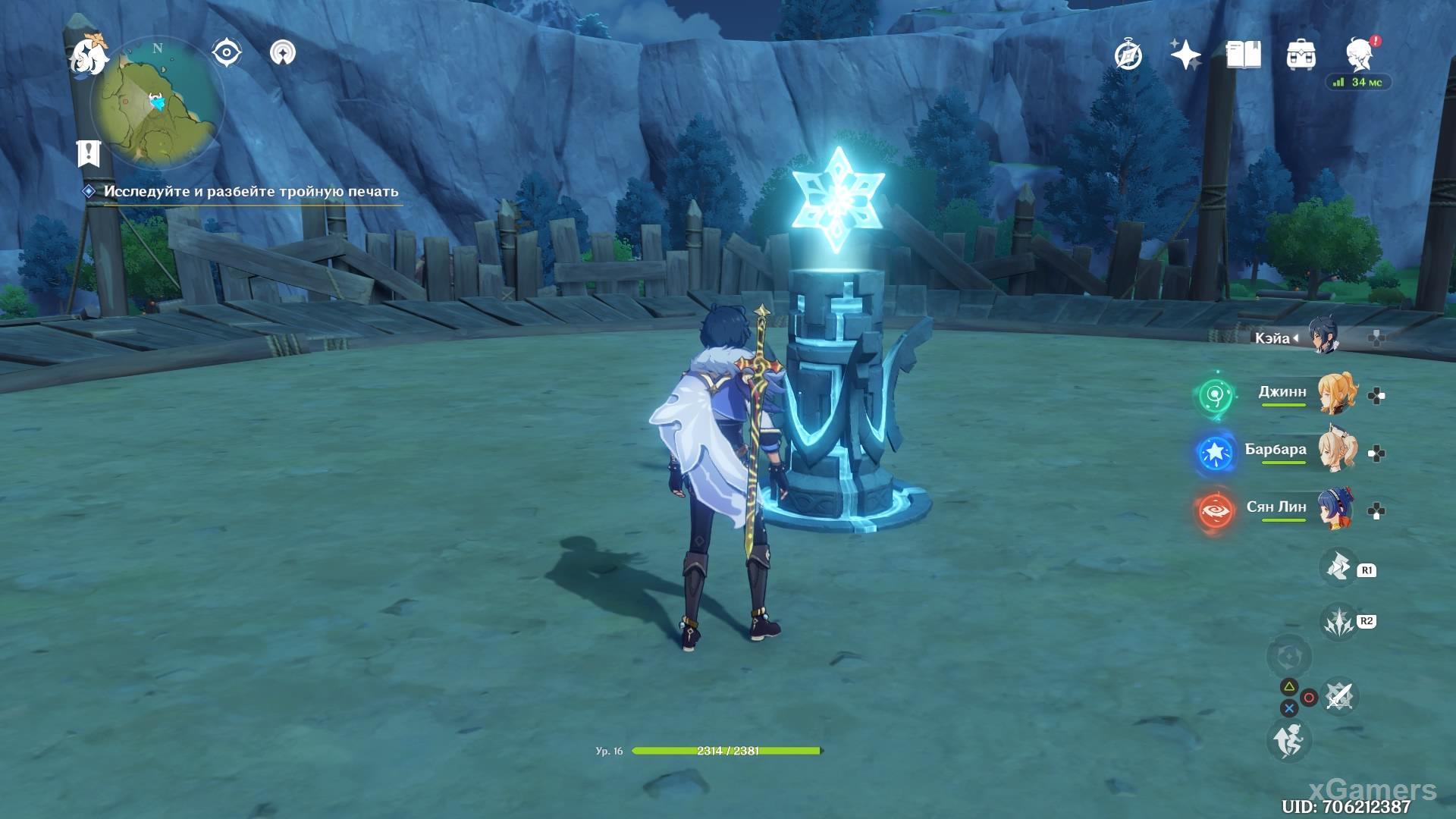Select the triple seal quest objective
Viewport: 1456px width, 819px height.
[250, 192]
